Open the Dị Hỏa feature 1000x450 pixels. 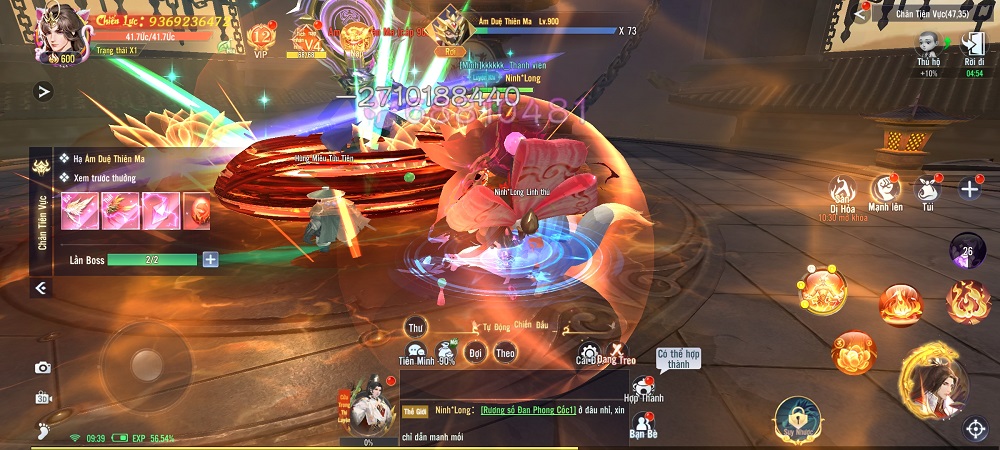pos(840,191)
